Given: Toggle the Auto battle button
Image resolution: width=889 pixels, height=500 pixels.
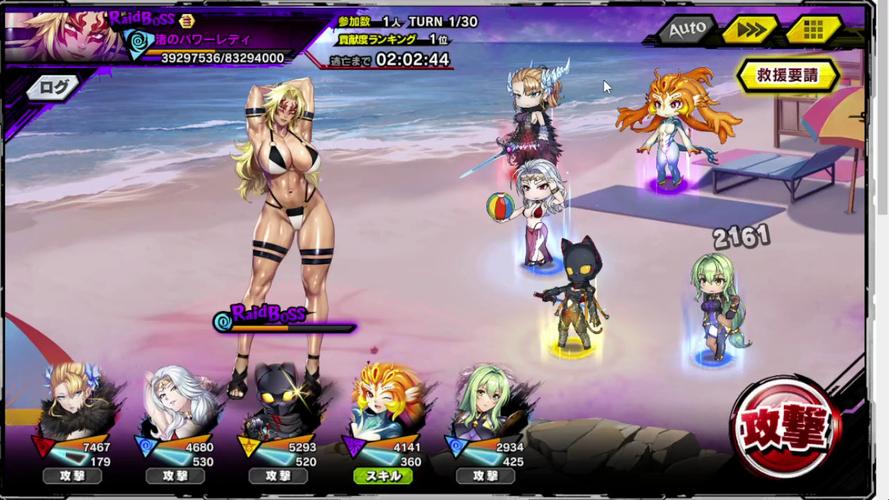Looking at the screenshot, I should click(x=687, y=29).
